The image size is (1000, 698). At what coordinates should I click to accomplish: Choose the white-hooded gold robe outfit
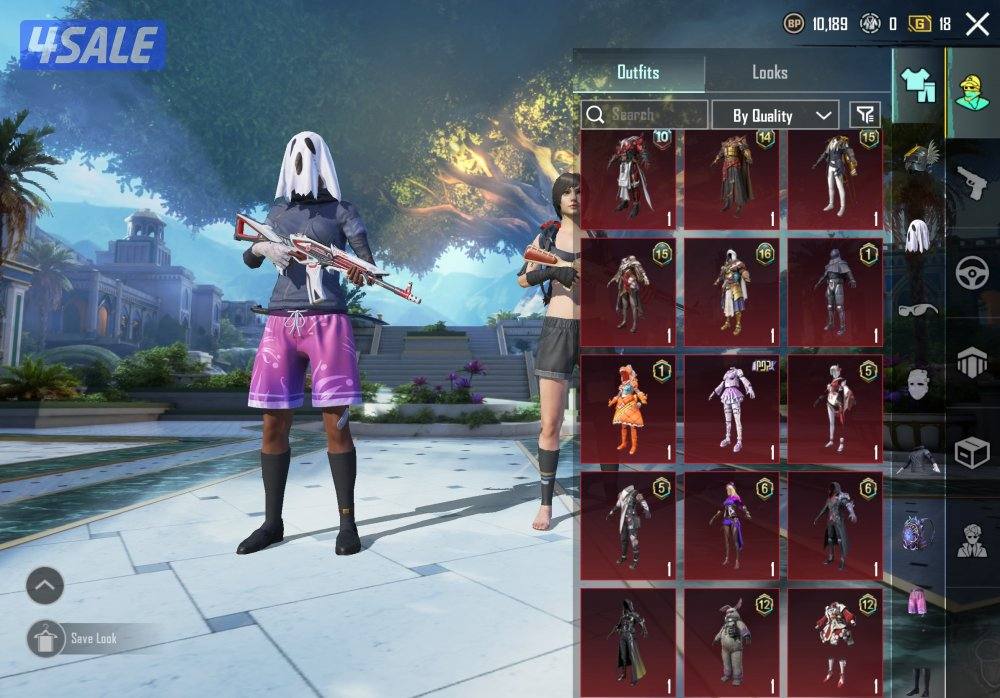pos(732,292)
